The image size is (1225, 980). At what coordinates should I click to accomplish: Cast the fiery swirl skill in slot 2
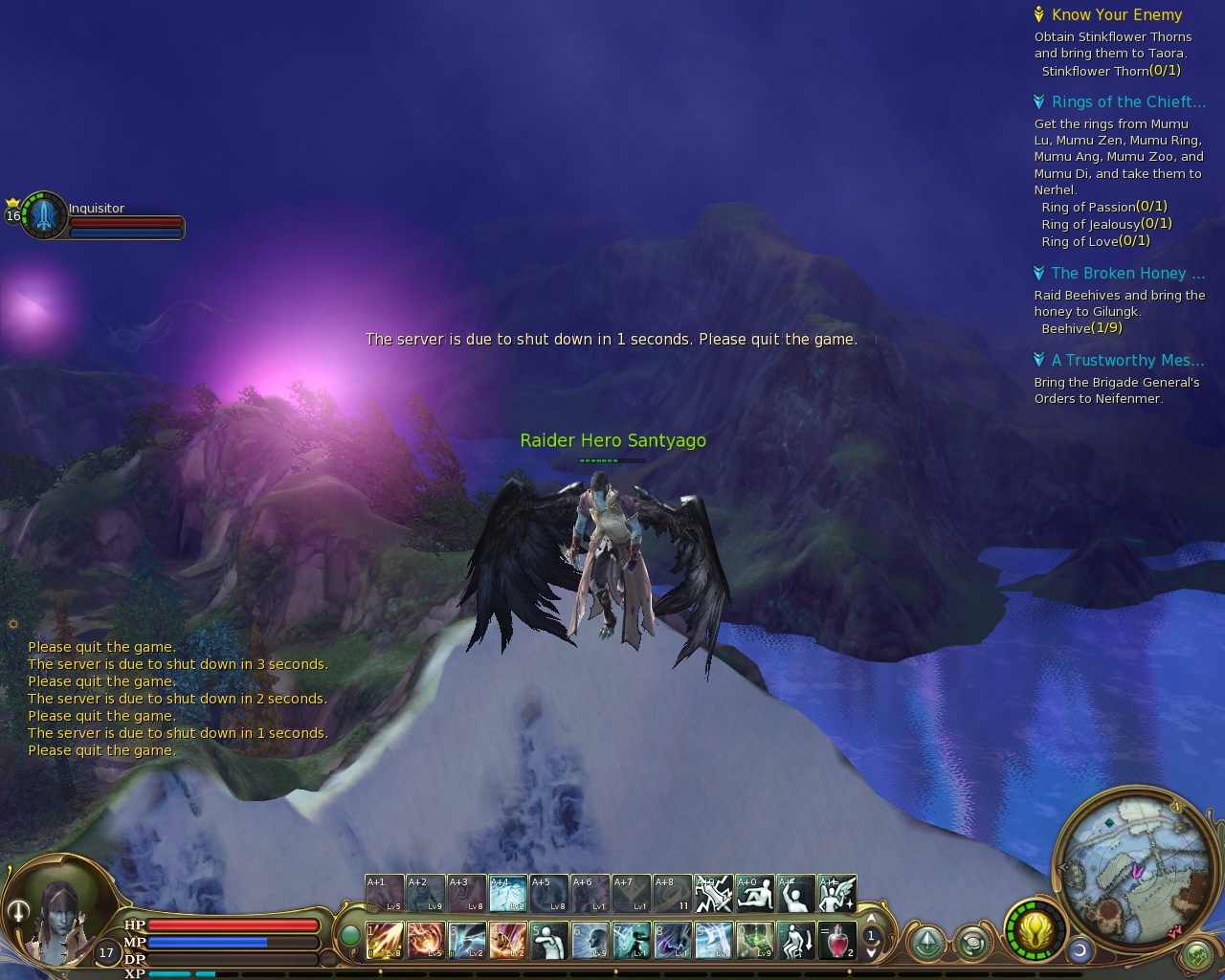[425, 941]
